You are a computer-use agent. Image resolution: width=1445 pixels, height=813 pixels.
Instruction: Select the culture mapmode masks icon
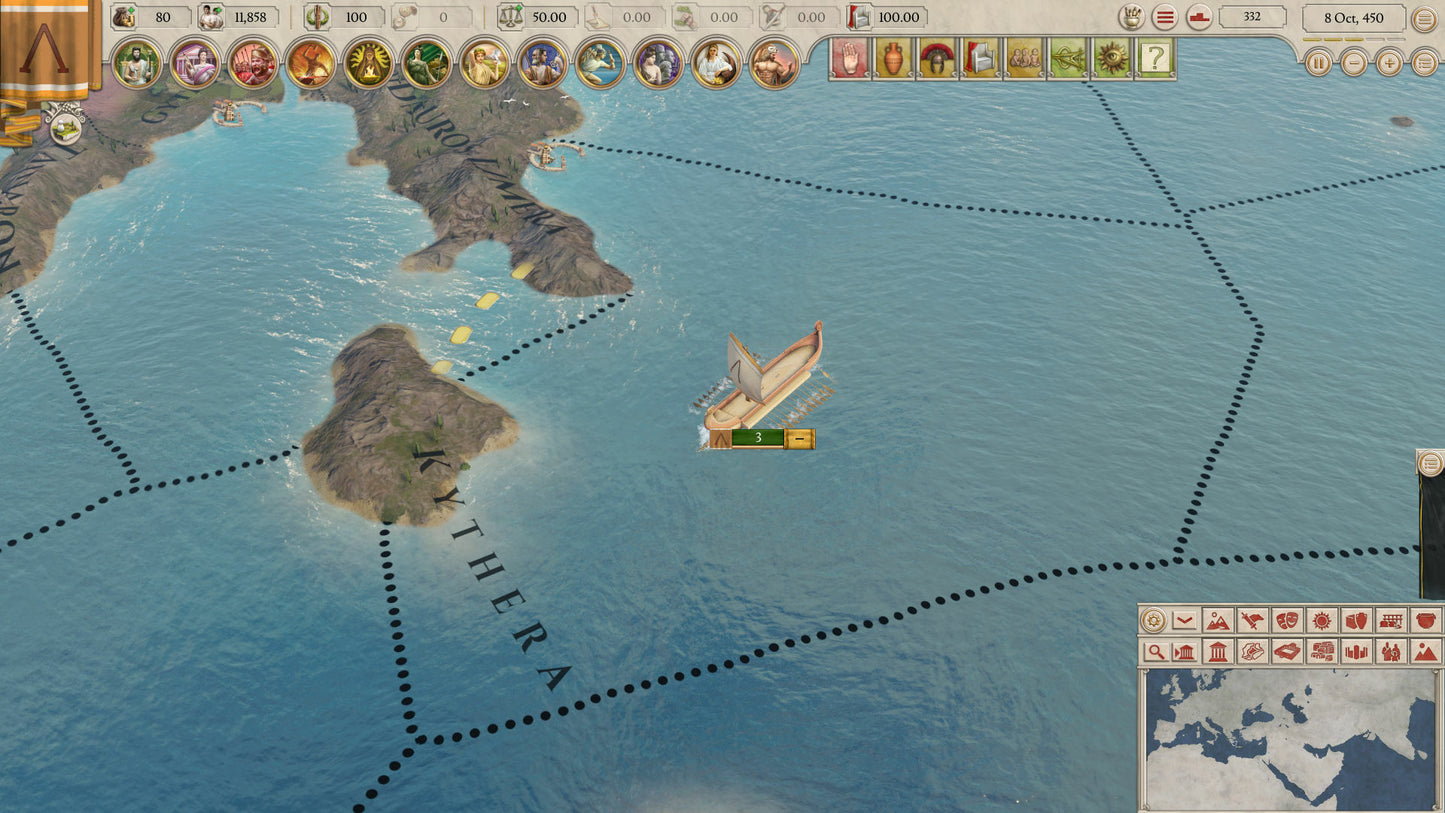pyautogui.click(x=1287, y=620)
